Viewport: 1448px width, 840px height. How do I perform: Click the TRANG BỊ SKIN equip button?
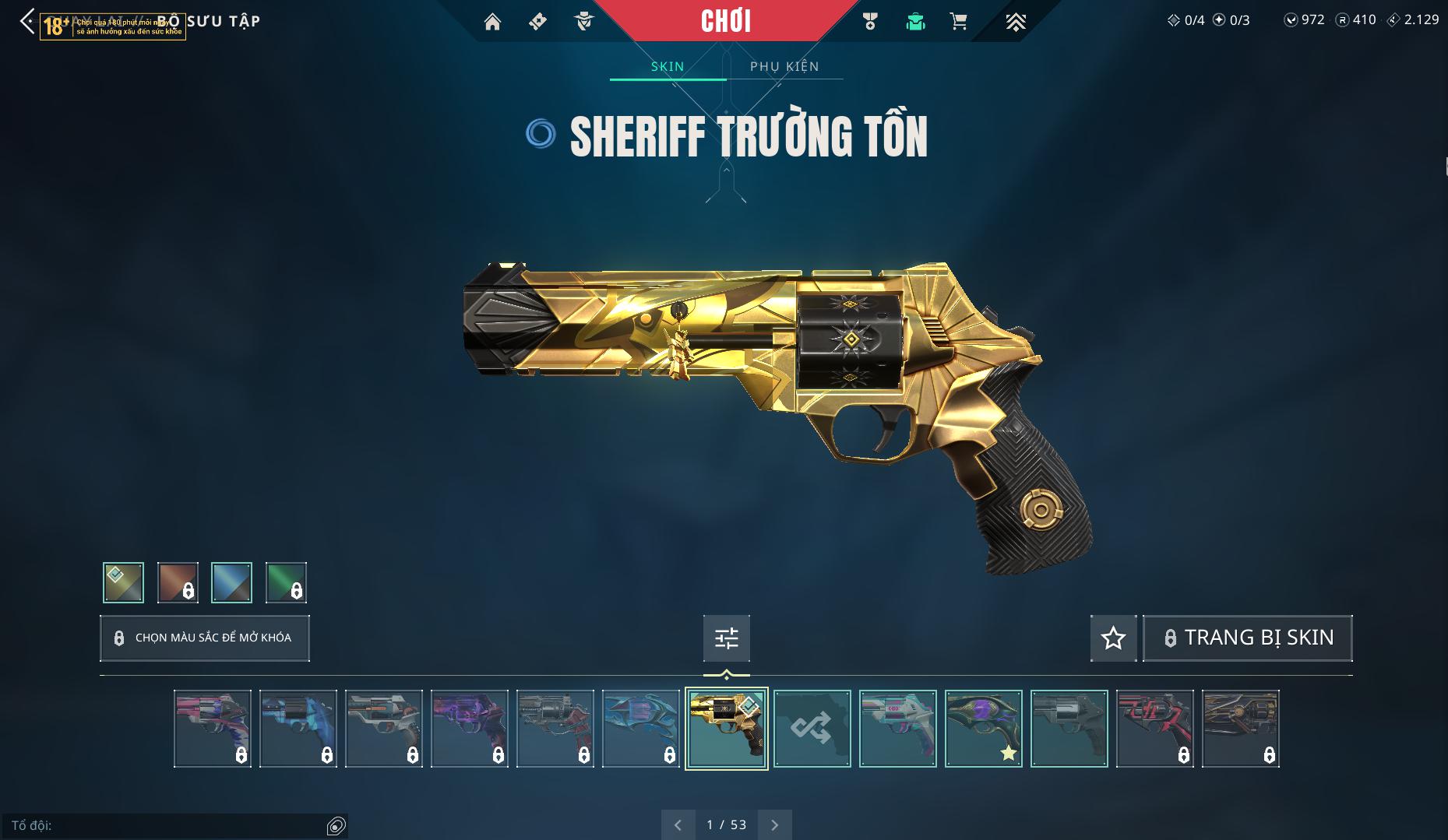tap(1247, 638)
